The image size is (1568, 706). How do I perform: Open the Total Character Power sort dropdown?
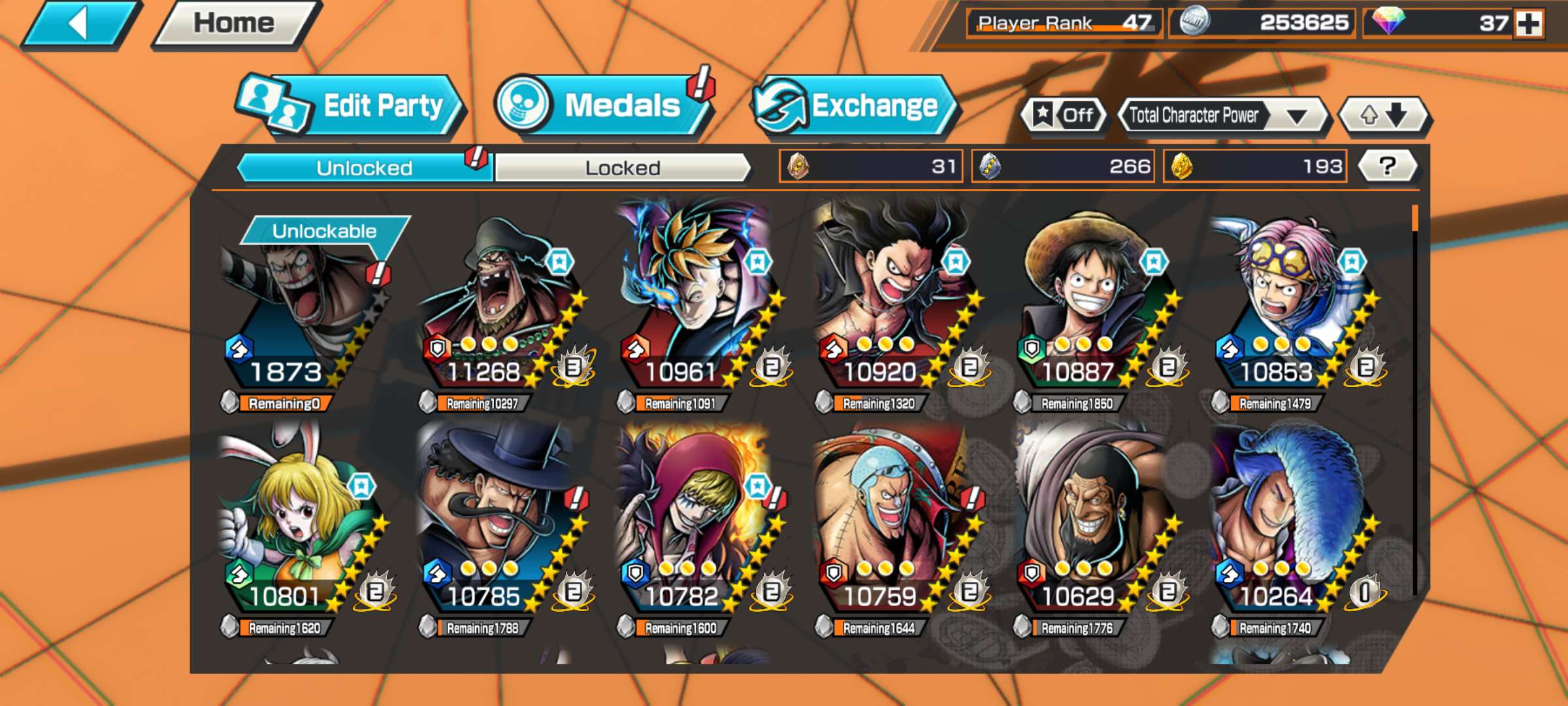[1222, 116]
